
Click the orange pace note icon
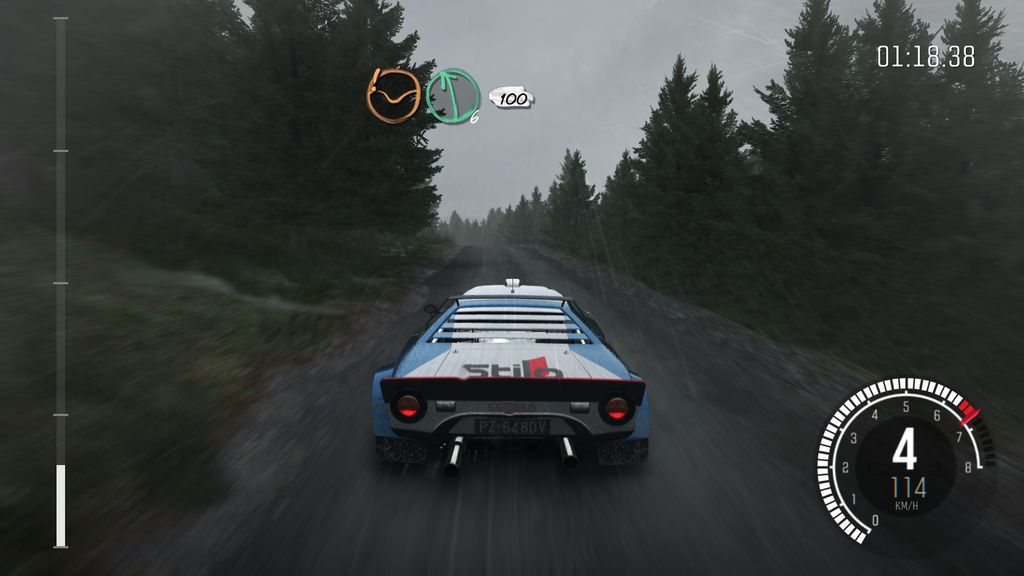[393, 96]
